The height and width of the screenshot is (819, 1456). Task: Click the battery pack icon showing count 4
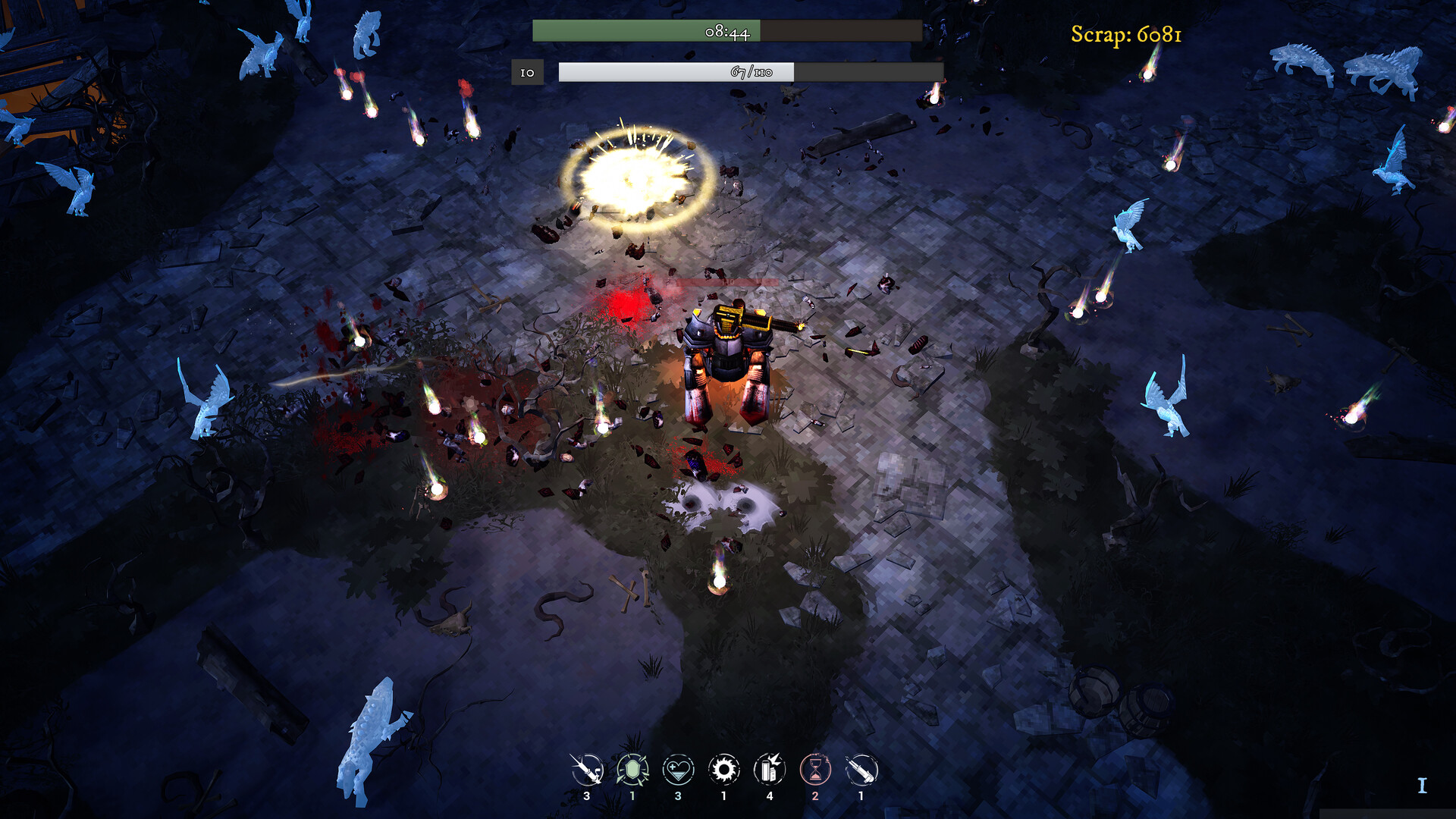pyautogui.click(x=770, y=796)
